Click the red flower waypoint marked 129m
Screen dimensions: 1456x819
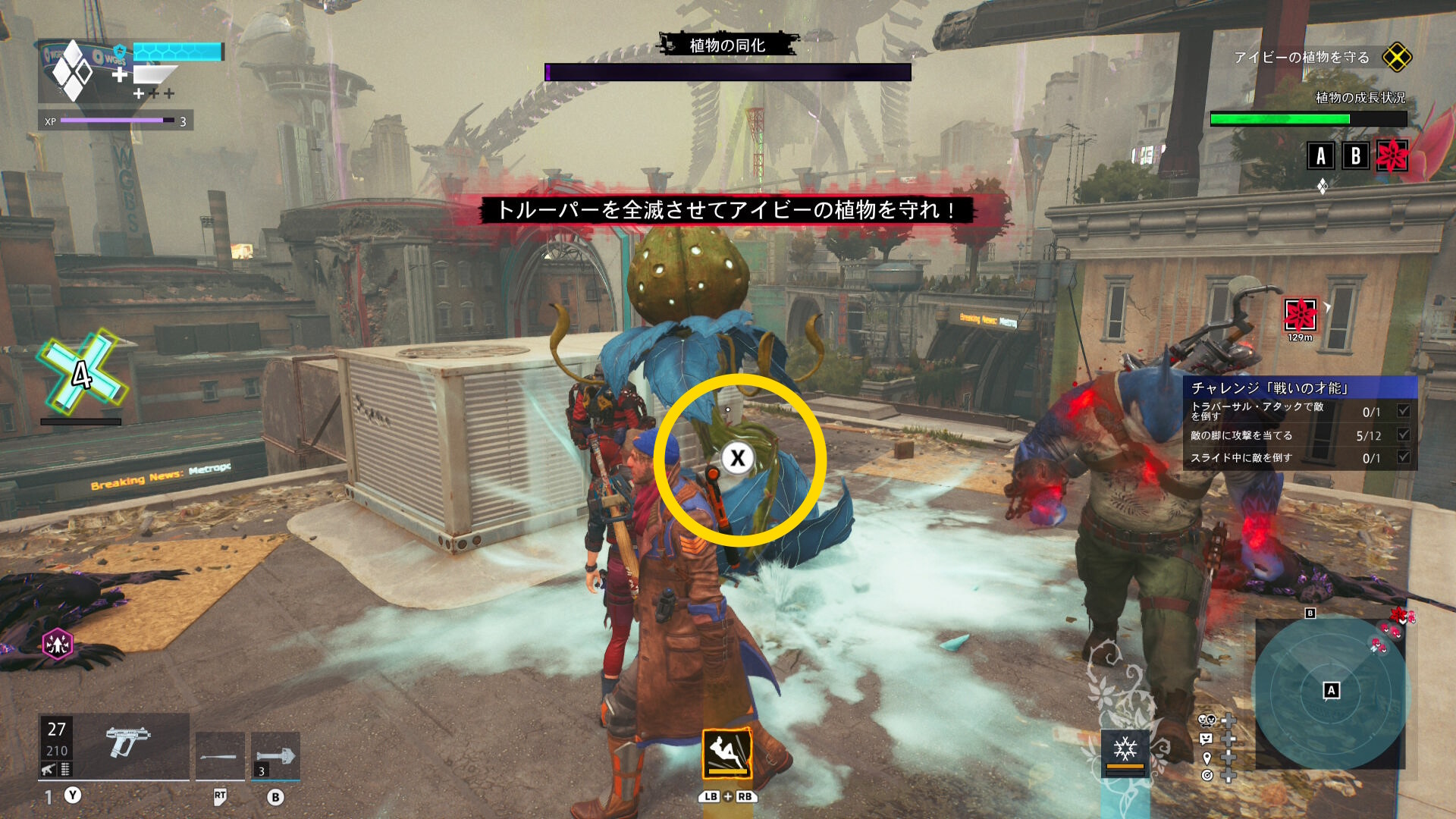[1301, 315]
